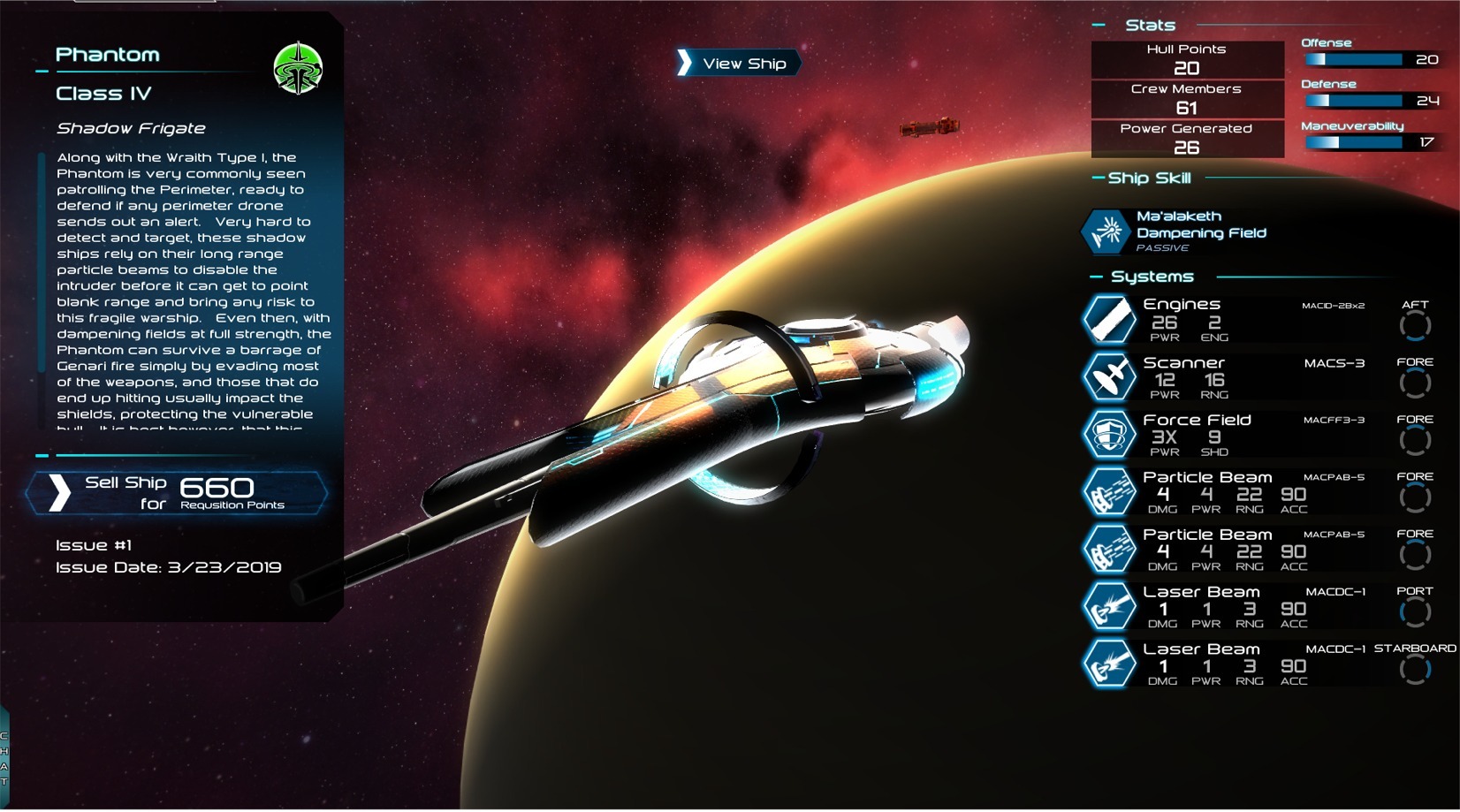This screenshot has width=1460, height=812.
Task: Select the starboard Laser Beam icon
Action: point(1108,664)
